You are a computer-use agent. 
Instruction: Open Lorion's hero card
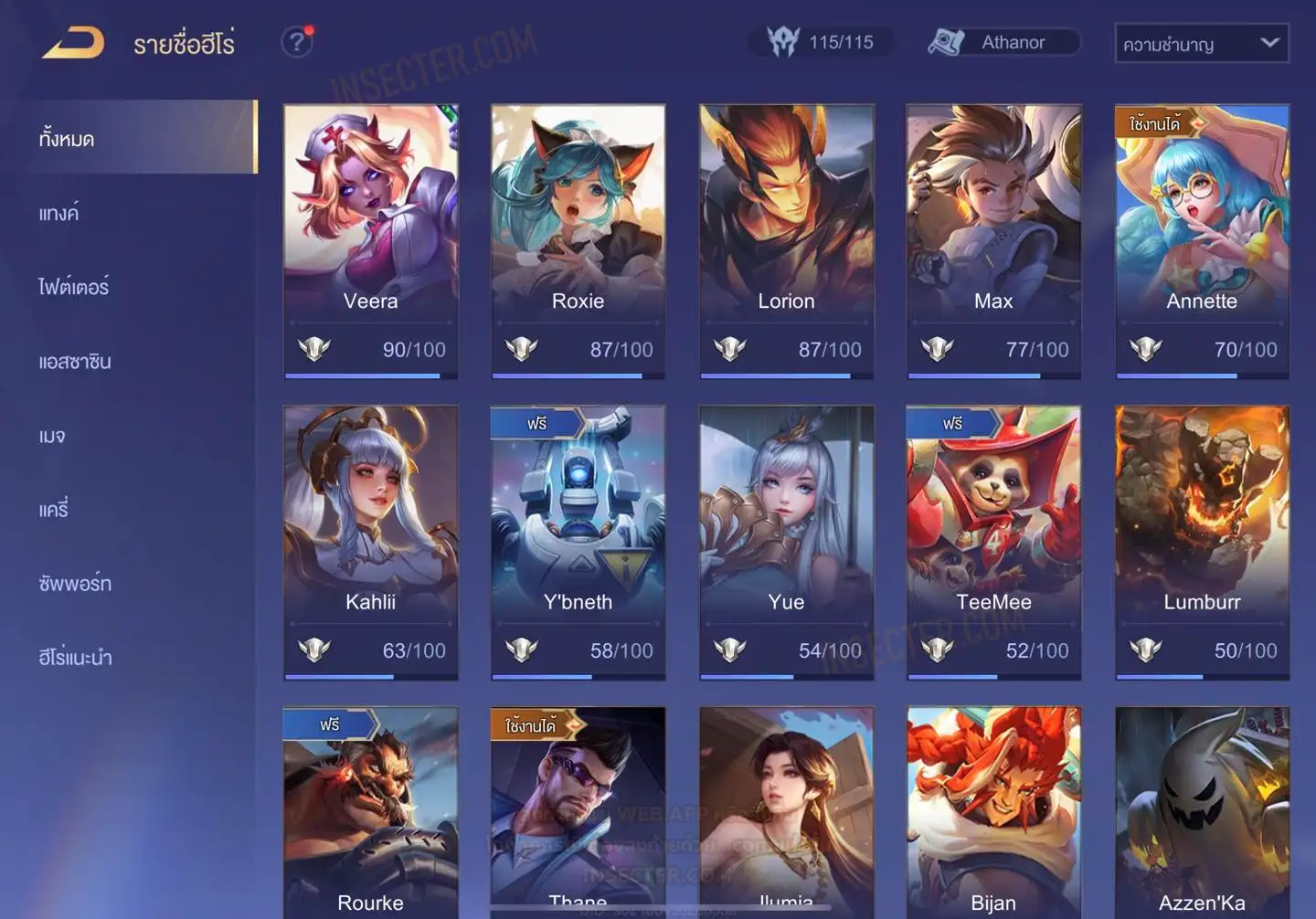(x=786, y=240)
